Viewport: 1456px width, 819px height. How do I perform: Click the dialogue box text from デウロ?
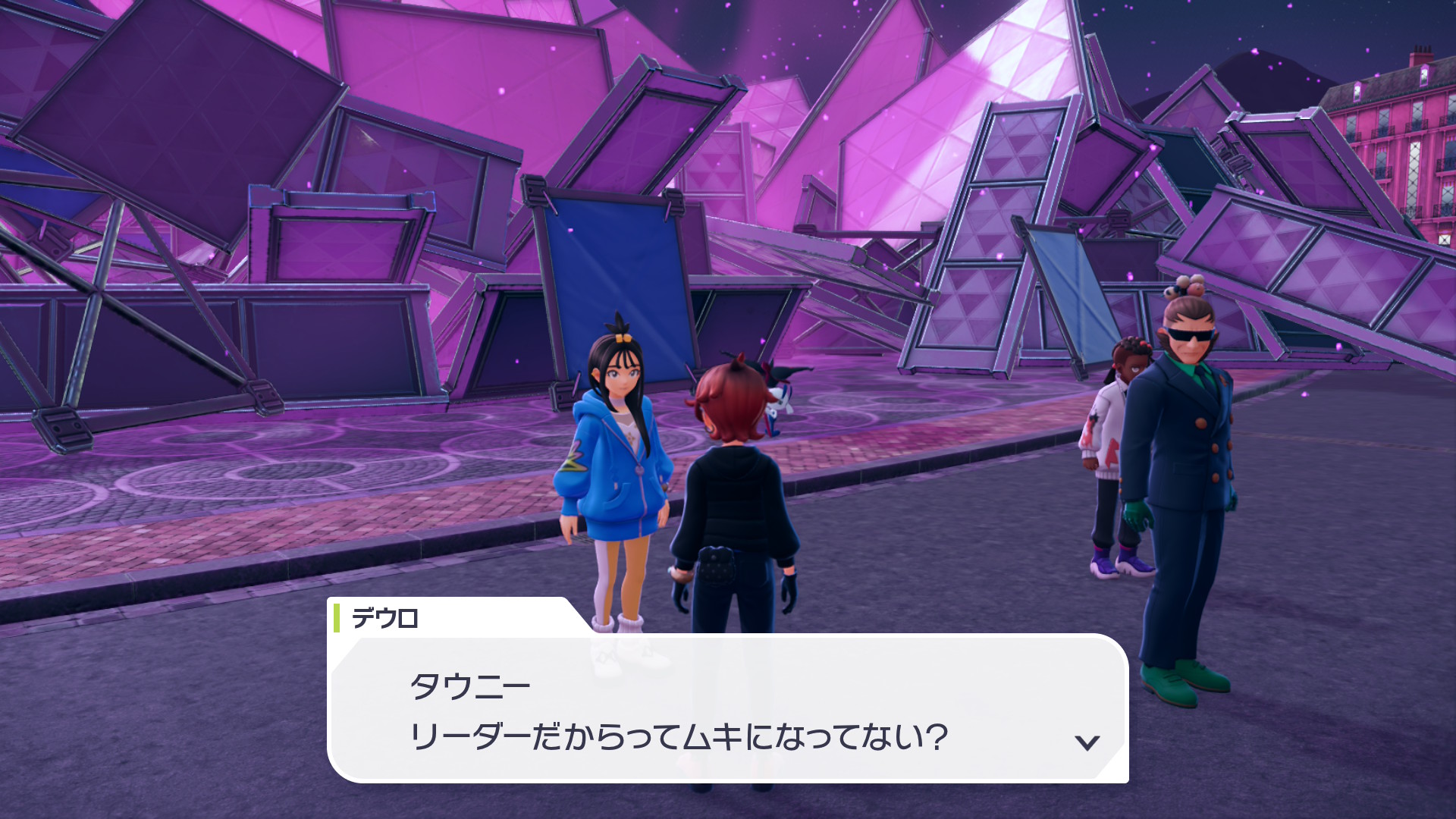(x=678, y=711)
